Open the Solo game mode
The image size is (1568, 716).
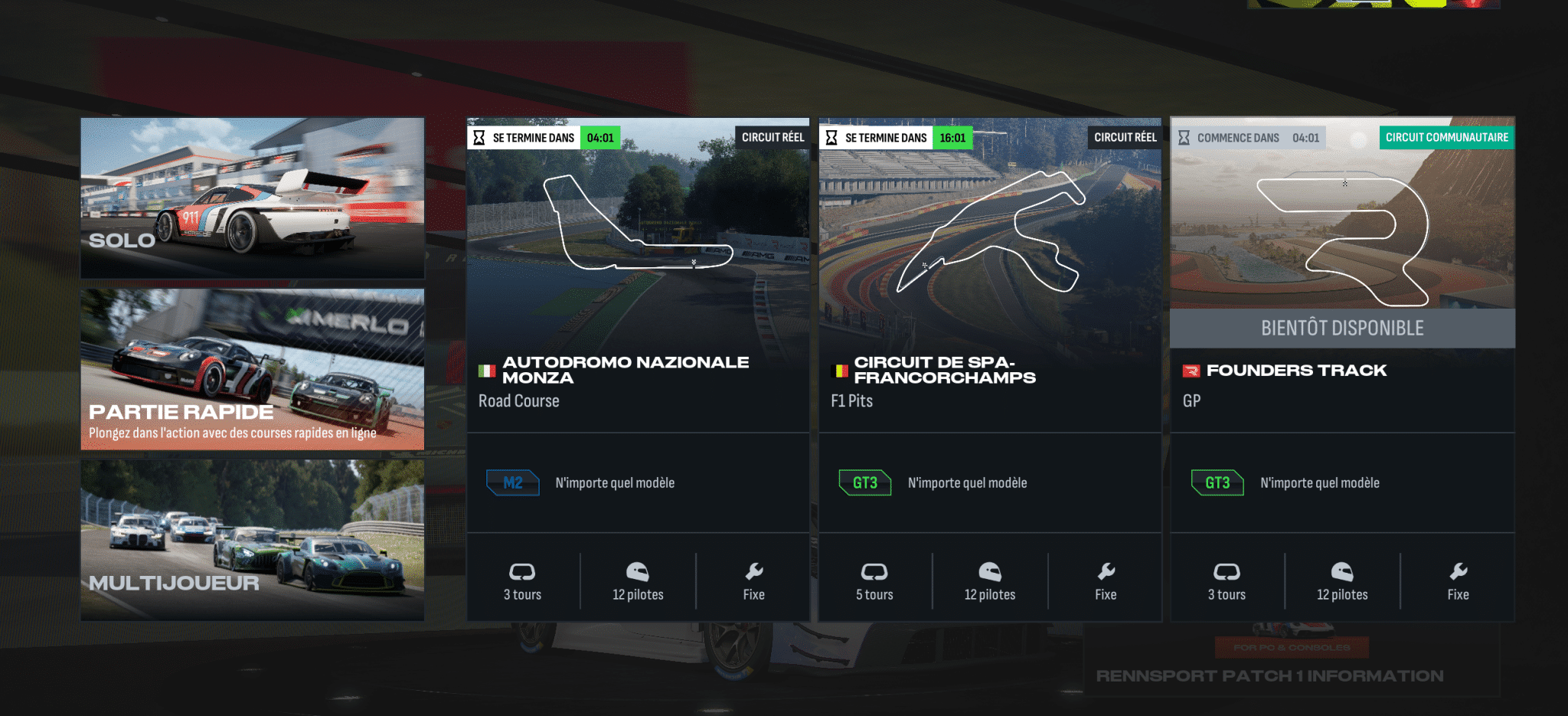pos(252,198)
